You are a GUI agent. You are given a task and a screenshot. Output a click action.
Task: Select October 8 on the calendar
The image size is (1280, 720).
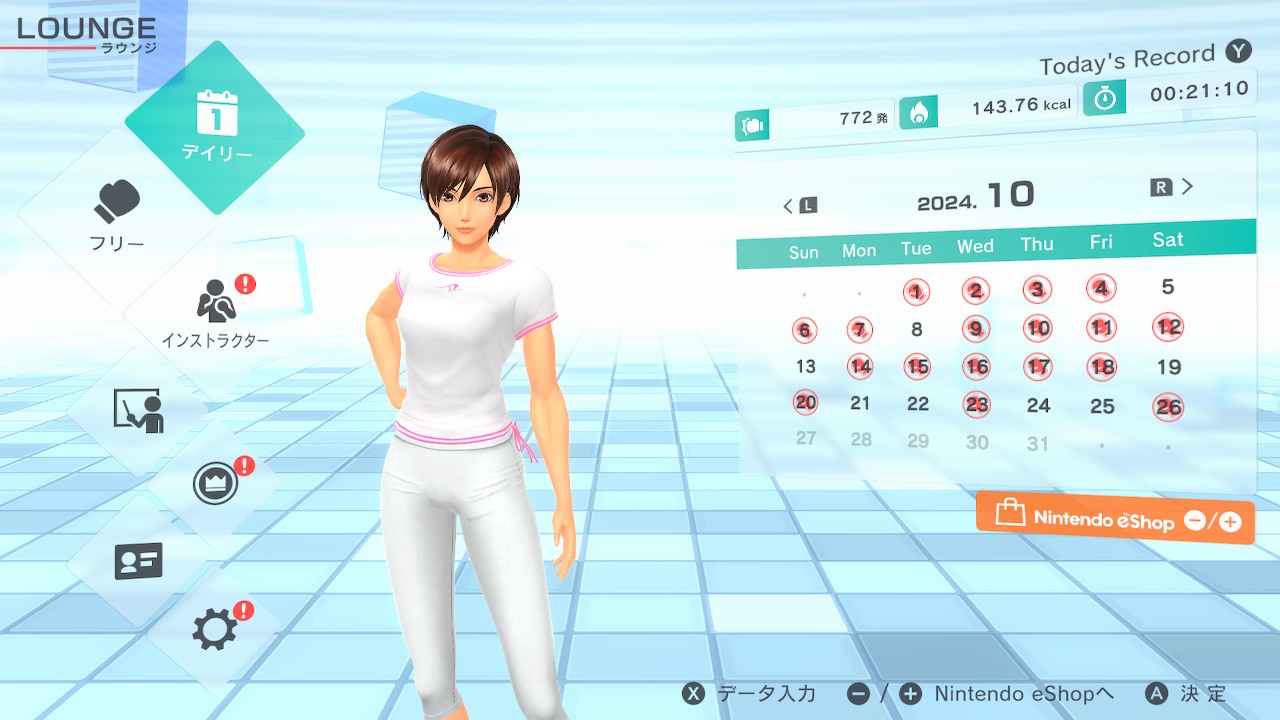(x=917, y=329)
